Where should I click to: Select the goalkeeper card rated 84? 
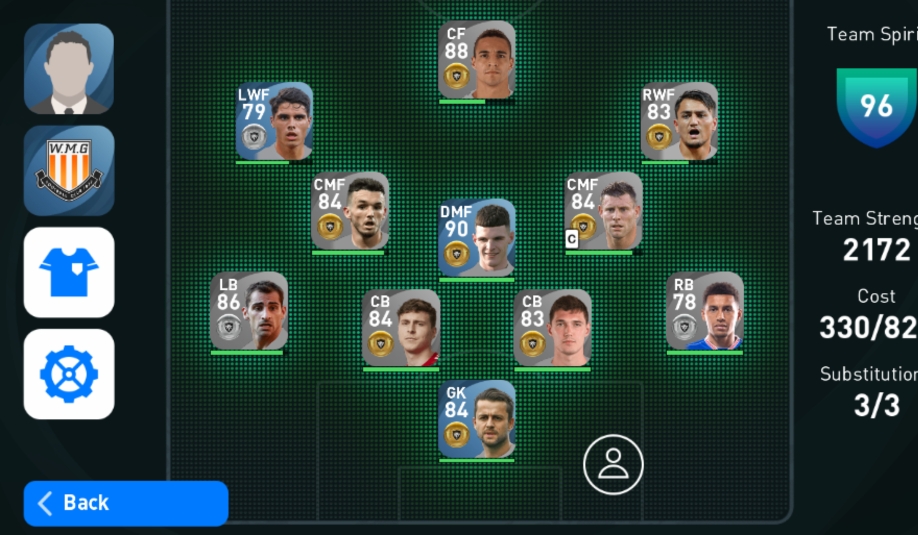477,419
